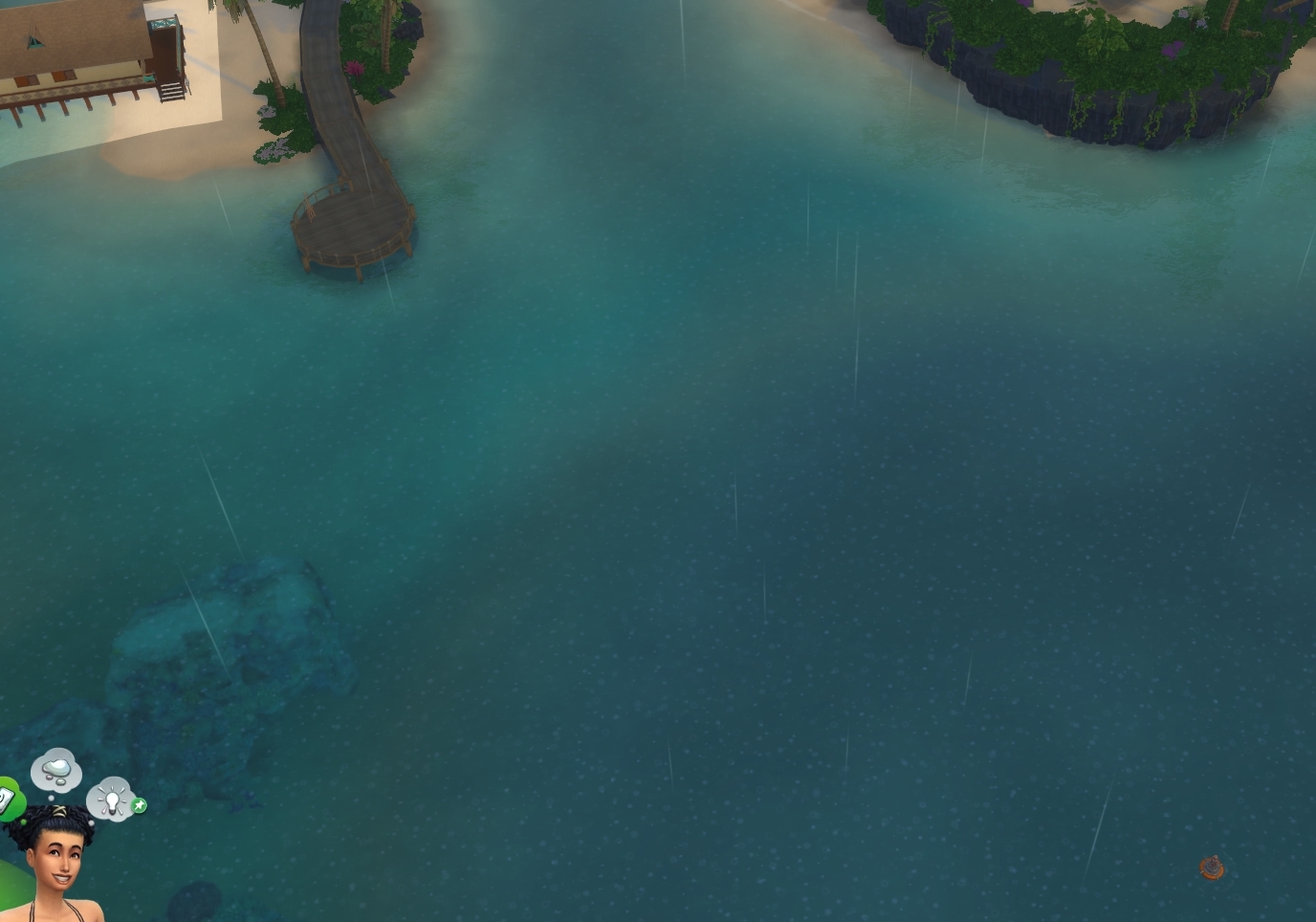The image size is (1316, 922).
Task: Select the lightbulb whim icon
Action: (x=112, y=801)
